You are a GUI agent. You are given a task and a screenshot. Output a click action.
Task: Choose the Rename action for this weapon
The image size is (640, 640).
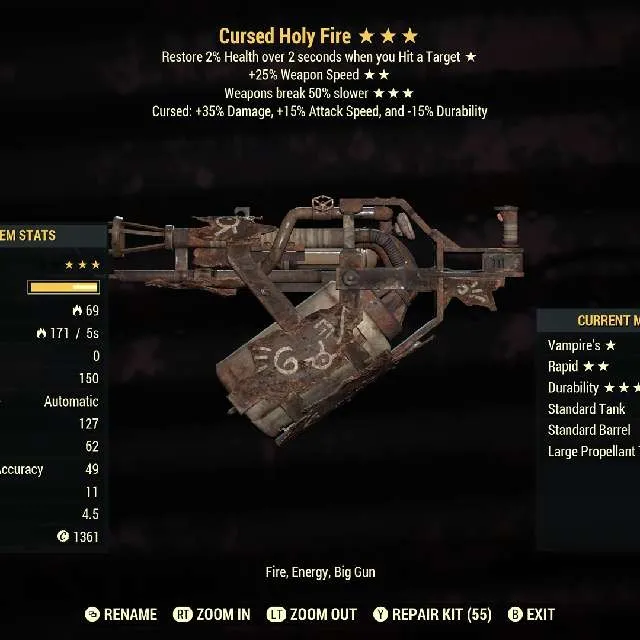(122, 614)
